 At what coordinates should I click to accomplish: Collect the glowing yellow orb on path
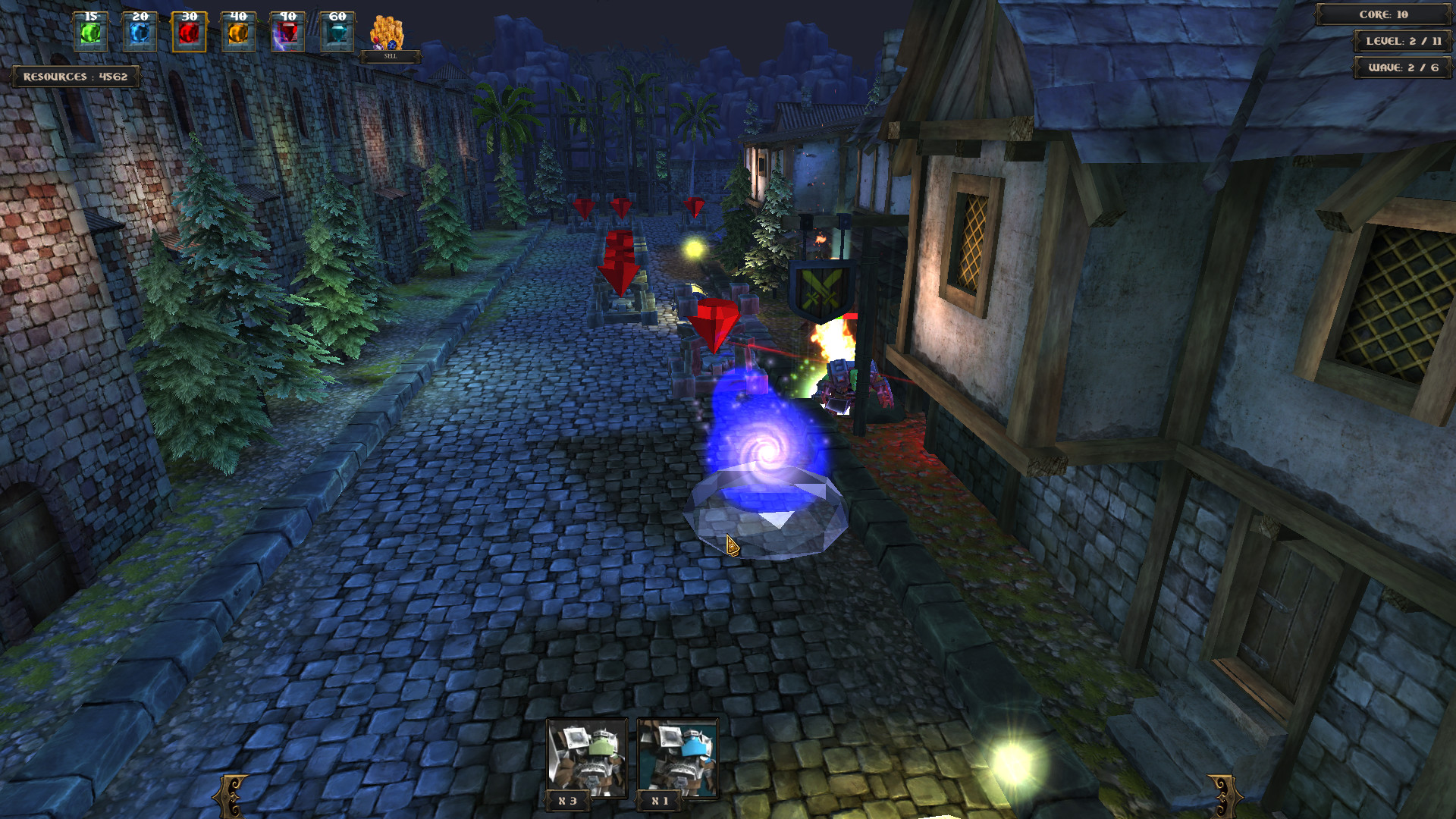click(x=694, y=248)
